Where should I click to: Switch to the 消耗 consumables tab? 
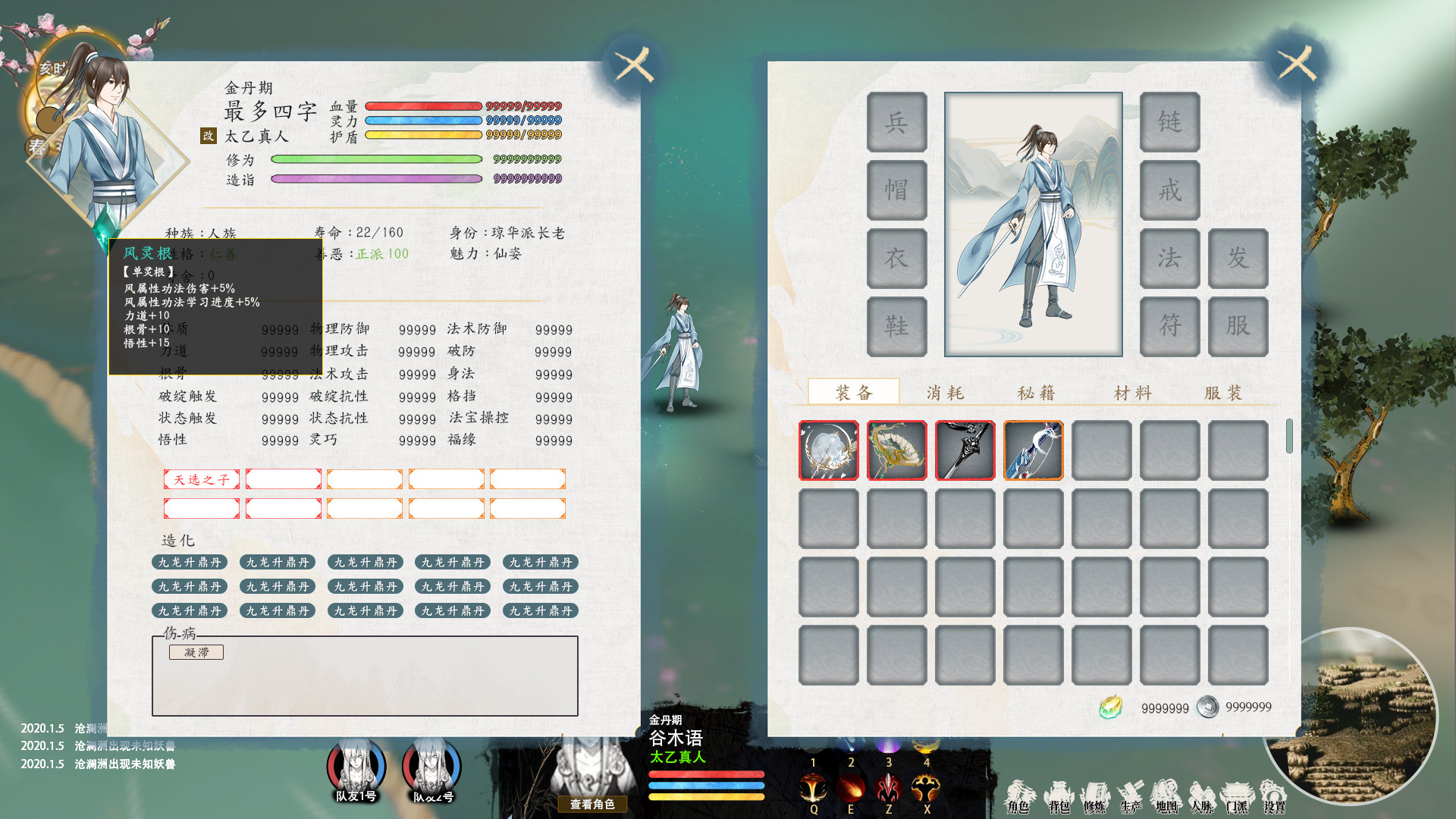pos(946,392)
